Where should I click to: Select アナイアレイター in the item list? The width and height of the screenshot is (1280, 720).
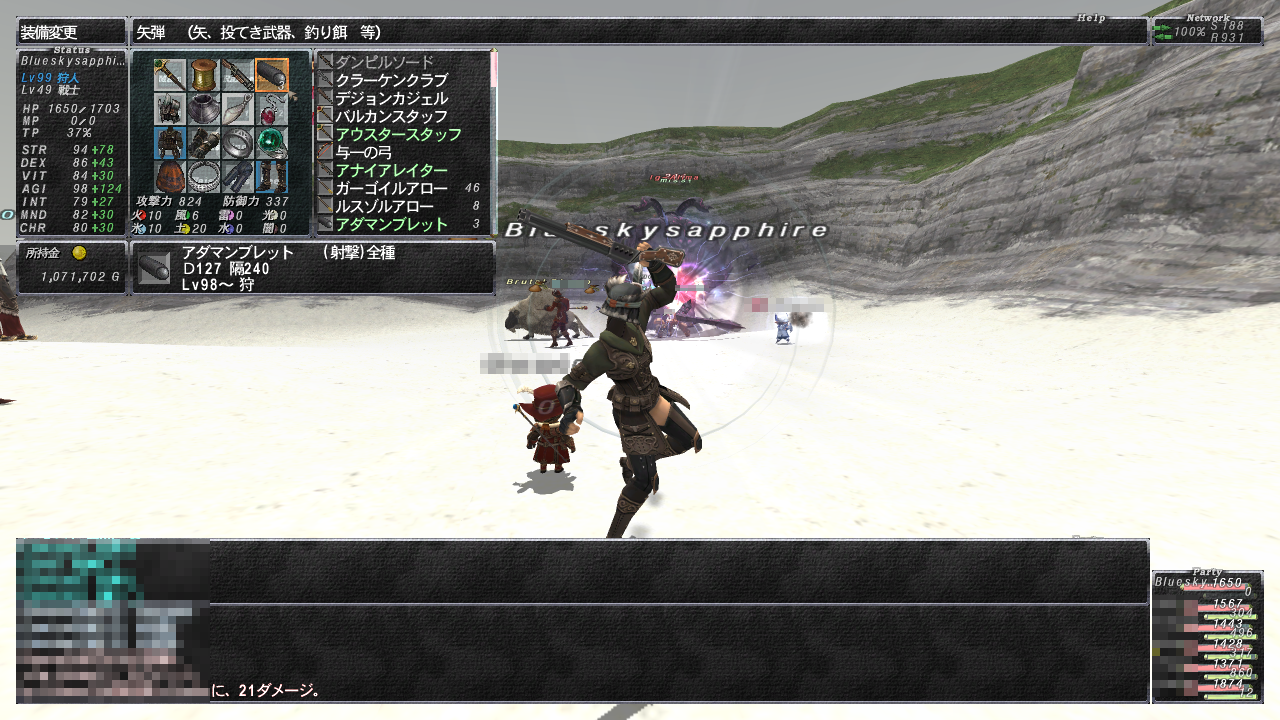[x=391, y=170]
